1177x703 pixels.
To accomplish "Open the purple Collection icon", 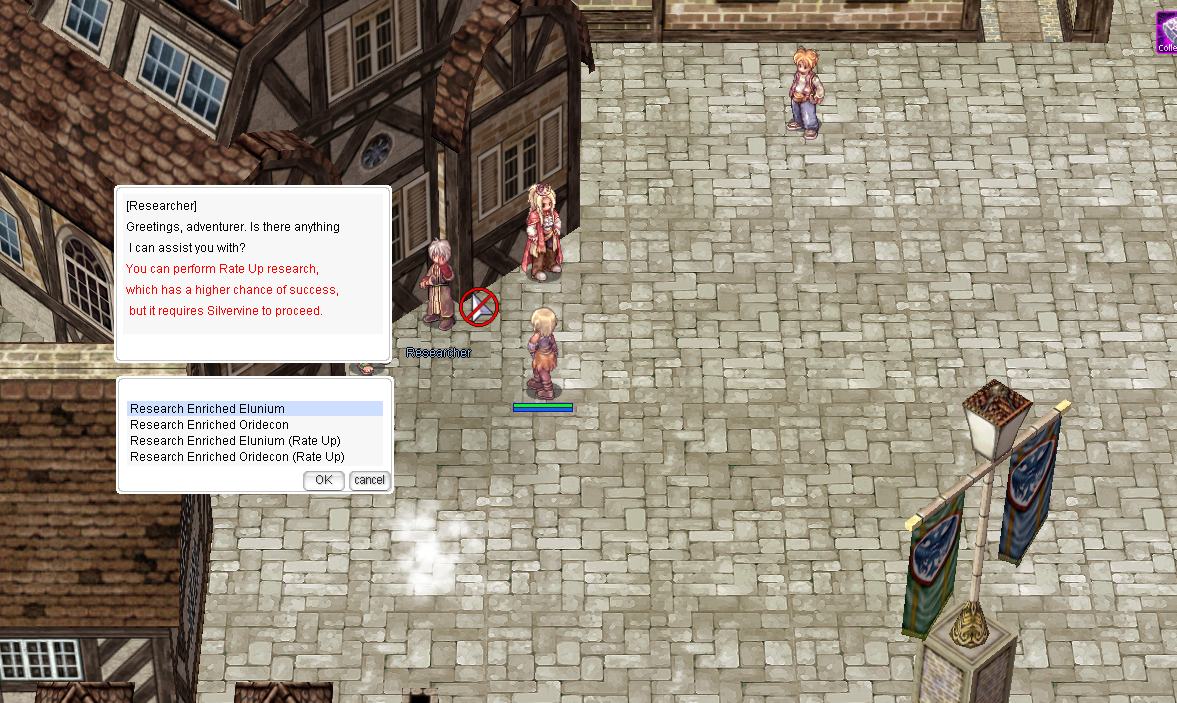I will (x=1167, y=33).
